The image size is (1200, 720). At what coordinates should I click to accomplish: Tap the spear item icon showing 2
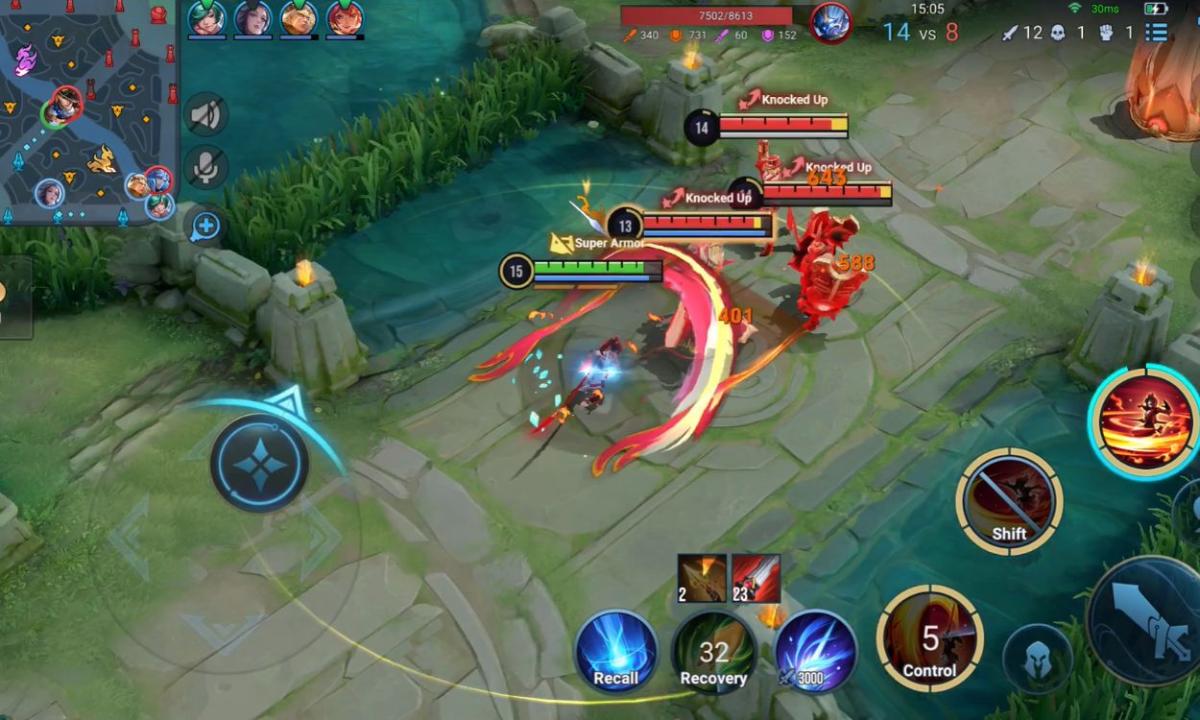[x=702, y=577]
